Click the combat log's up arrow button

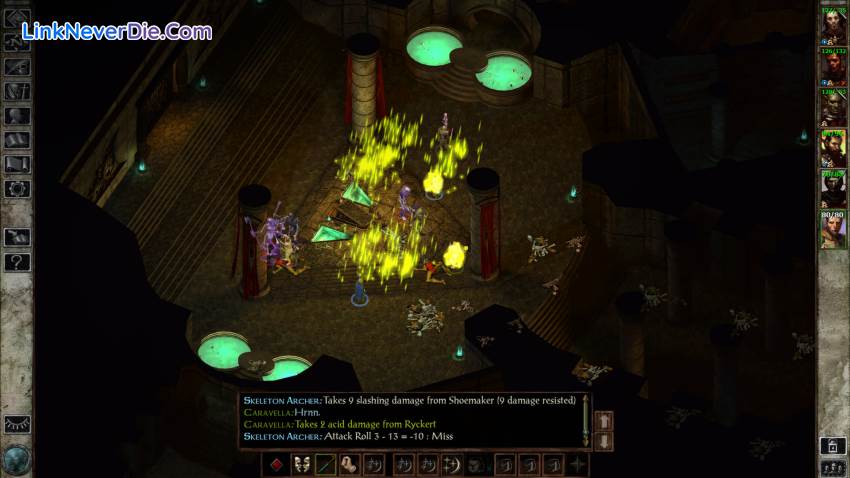603,421
